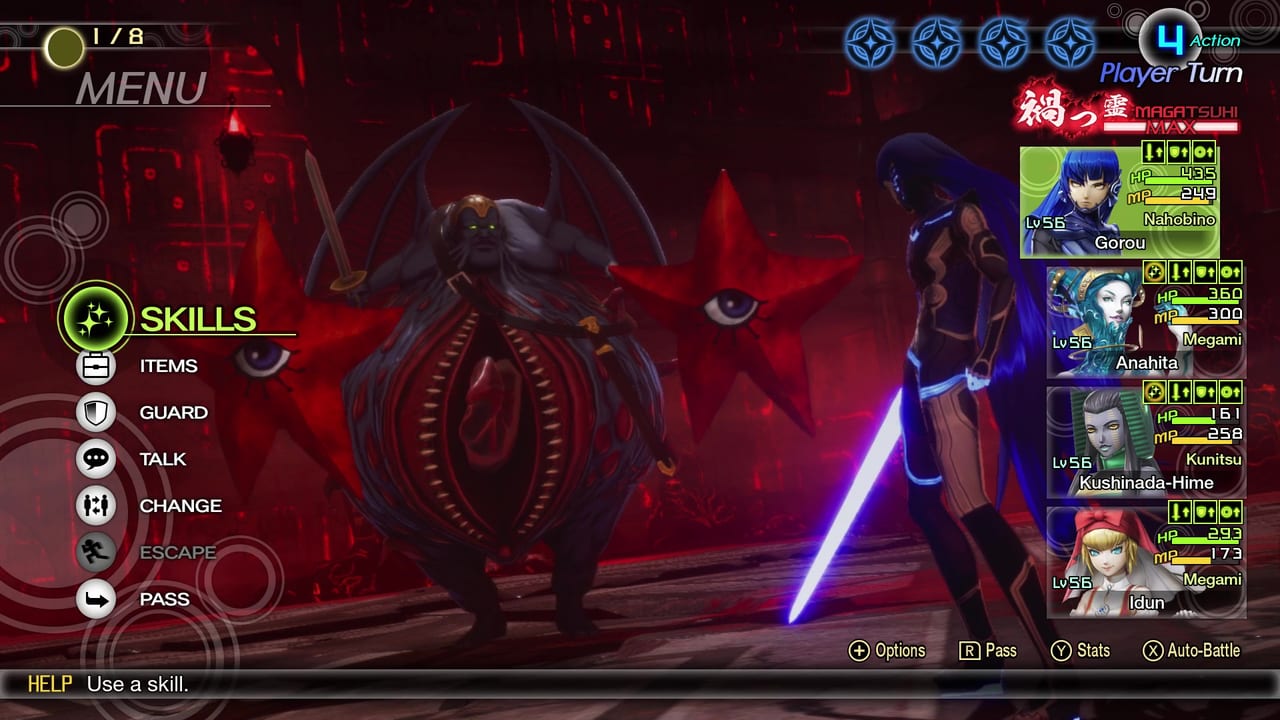The image size is (1280, 720).
Task: Click the Talk speech bubble icon
Action: click(x=96, y=459)
